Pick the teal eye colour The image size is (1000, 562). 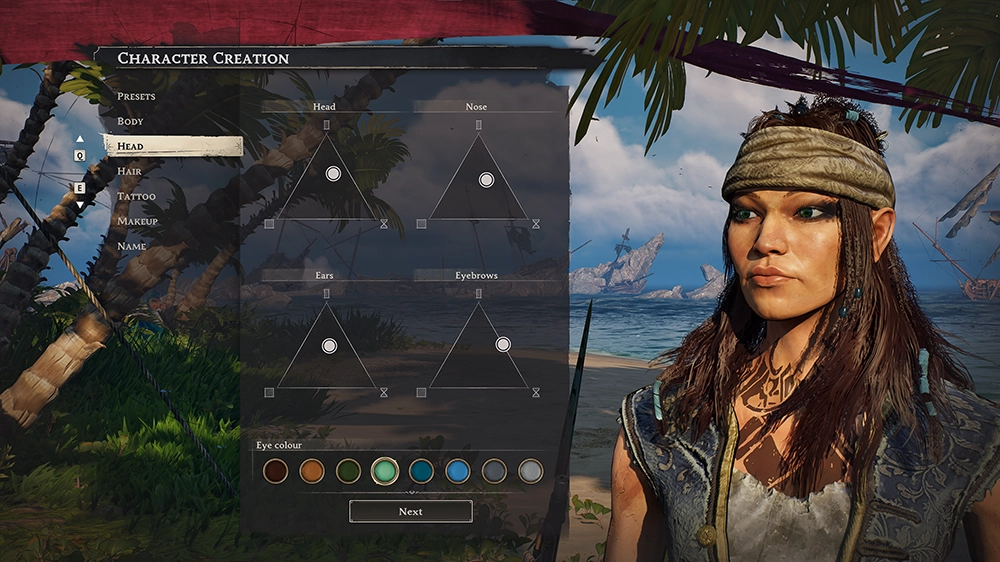(421, 471)
